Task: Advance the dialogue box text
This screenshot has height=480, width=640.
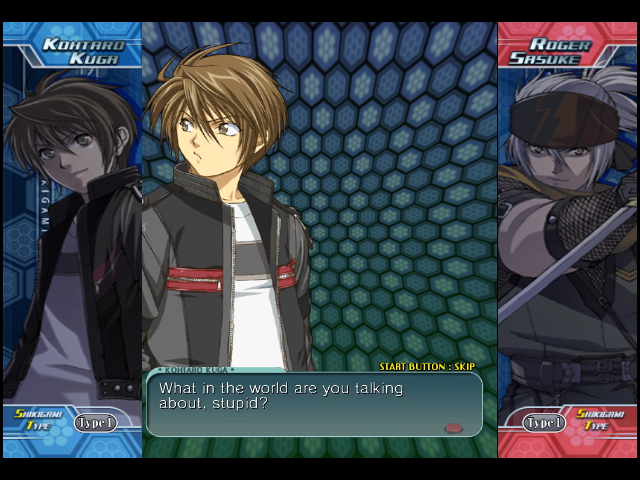Action: click(x=313, y=403)
